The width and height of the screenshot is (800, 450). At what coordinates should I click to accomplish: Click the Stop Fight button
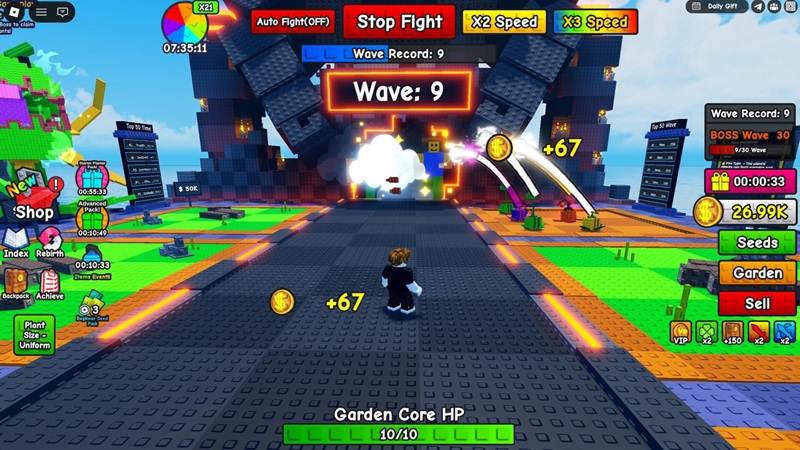(400, 21)
